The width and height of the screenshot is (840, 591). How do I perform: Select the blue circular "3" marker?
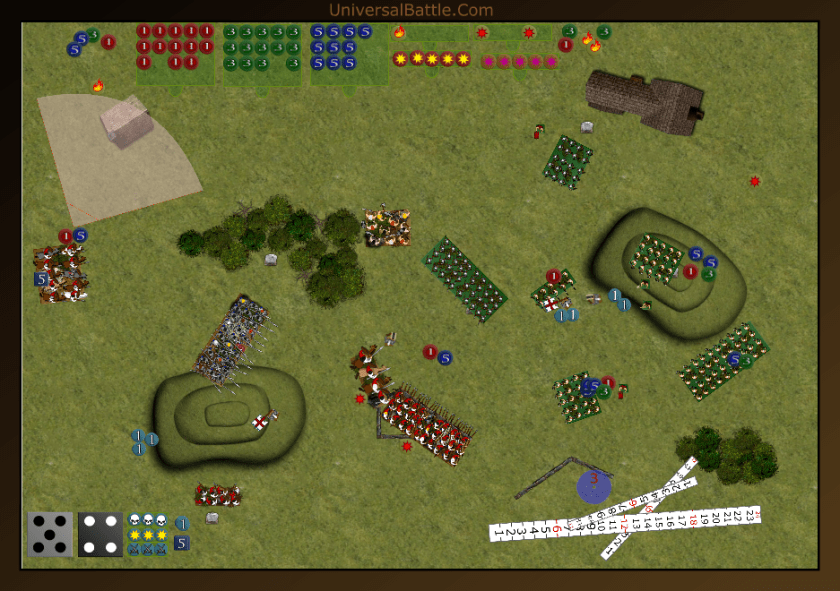point(594,486)
